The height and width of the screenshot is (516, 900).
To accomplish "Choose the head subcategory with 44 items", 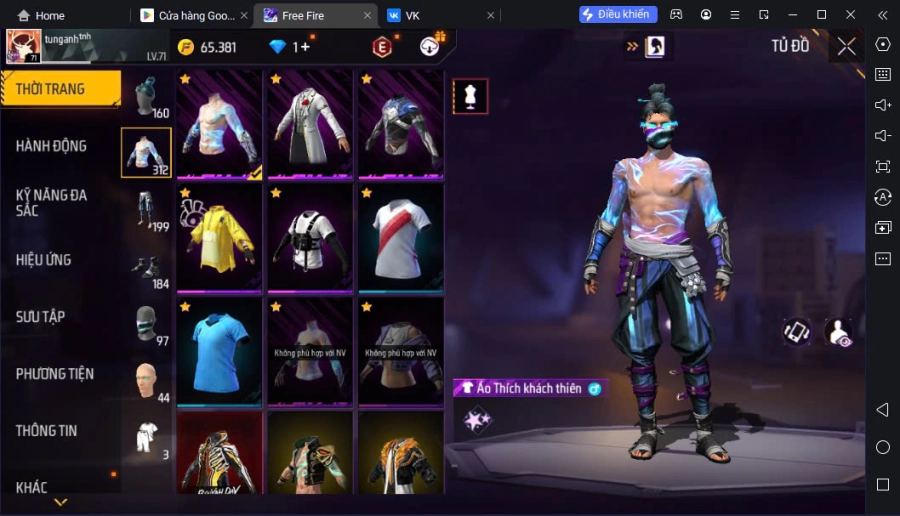I will click(x=146, y=382).
